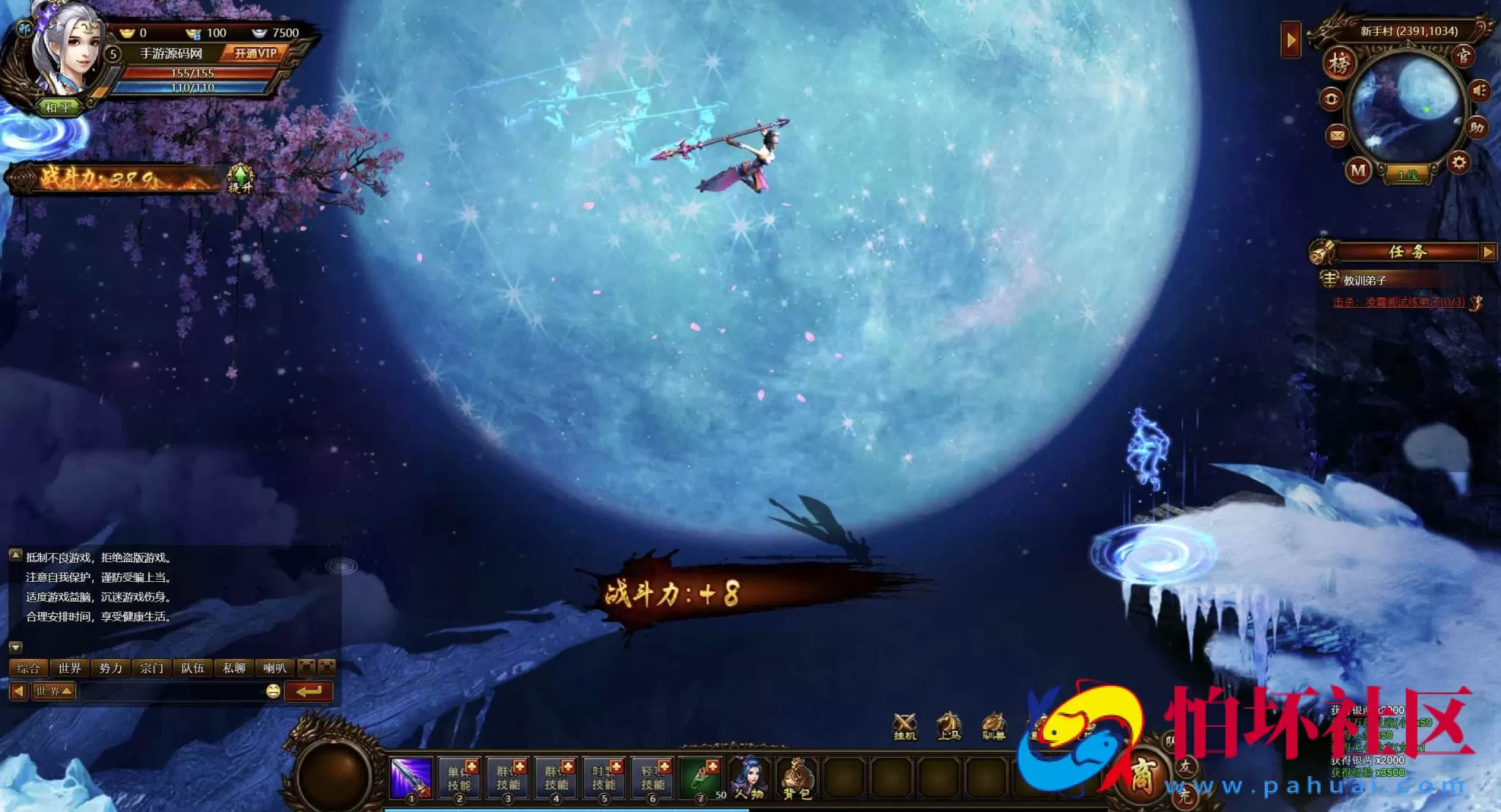Open the mail envelope icon
The image size is (1501, 812).
pyautogui.click(x=1337, y=136)
